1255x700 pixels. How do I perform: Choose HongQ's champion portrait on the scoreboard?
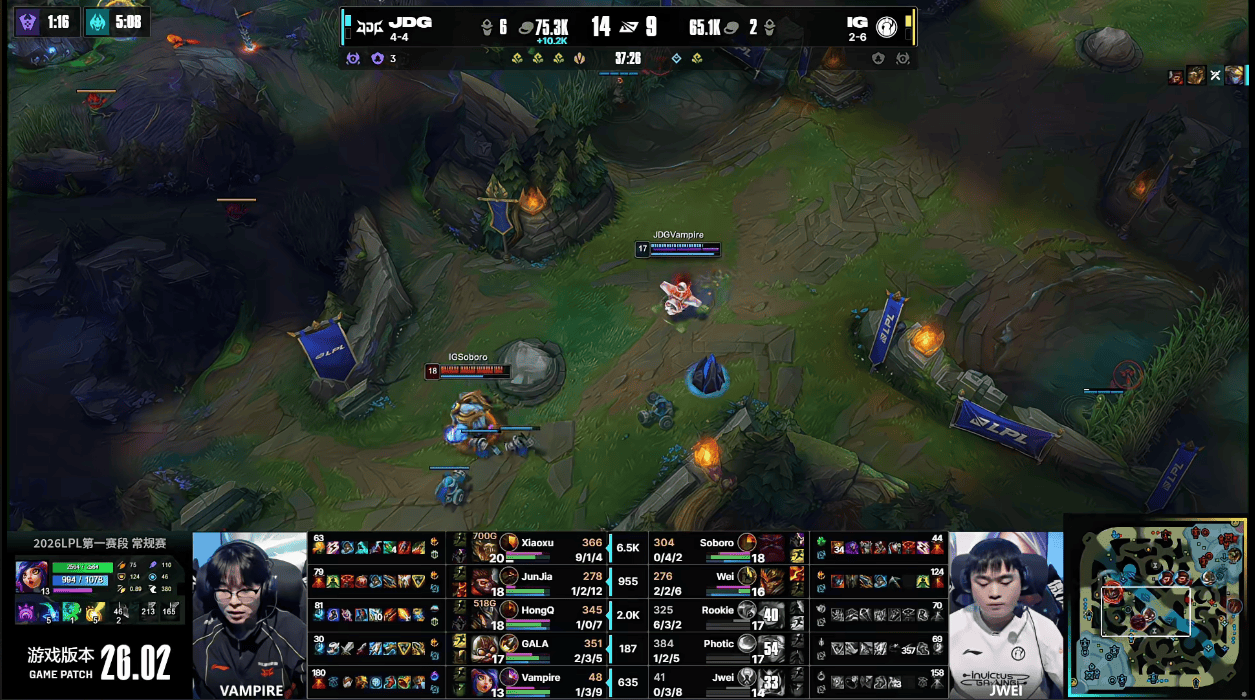(509, 610)
